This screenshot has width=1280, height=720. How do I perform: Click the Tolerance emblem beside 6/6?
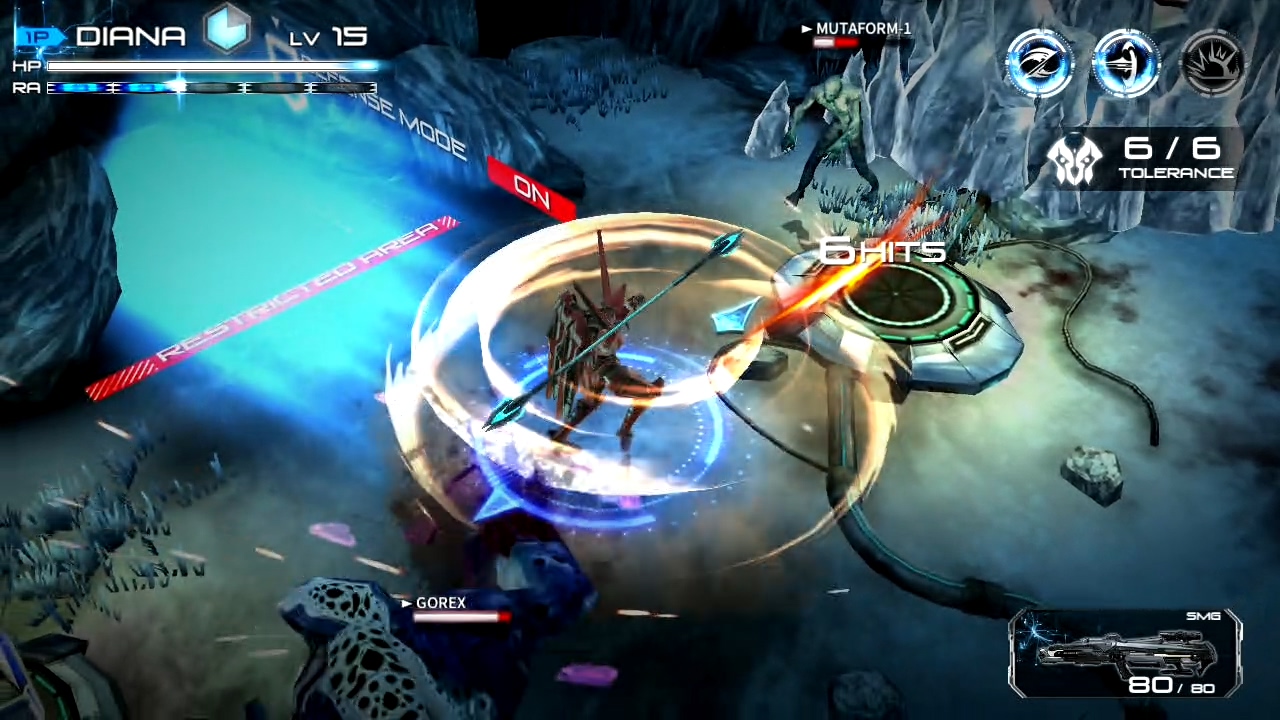click(1072, 158)
